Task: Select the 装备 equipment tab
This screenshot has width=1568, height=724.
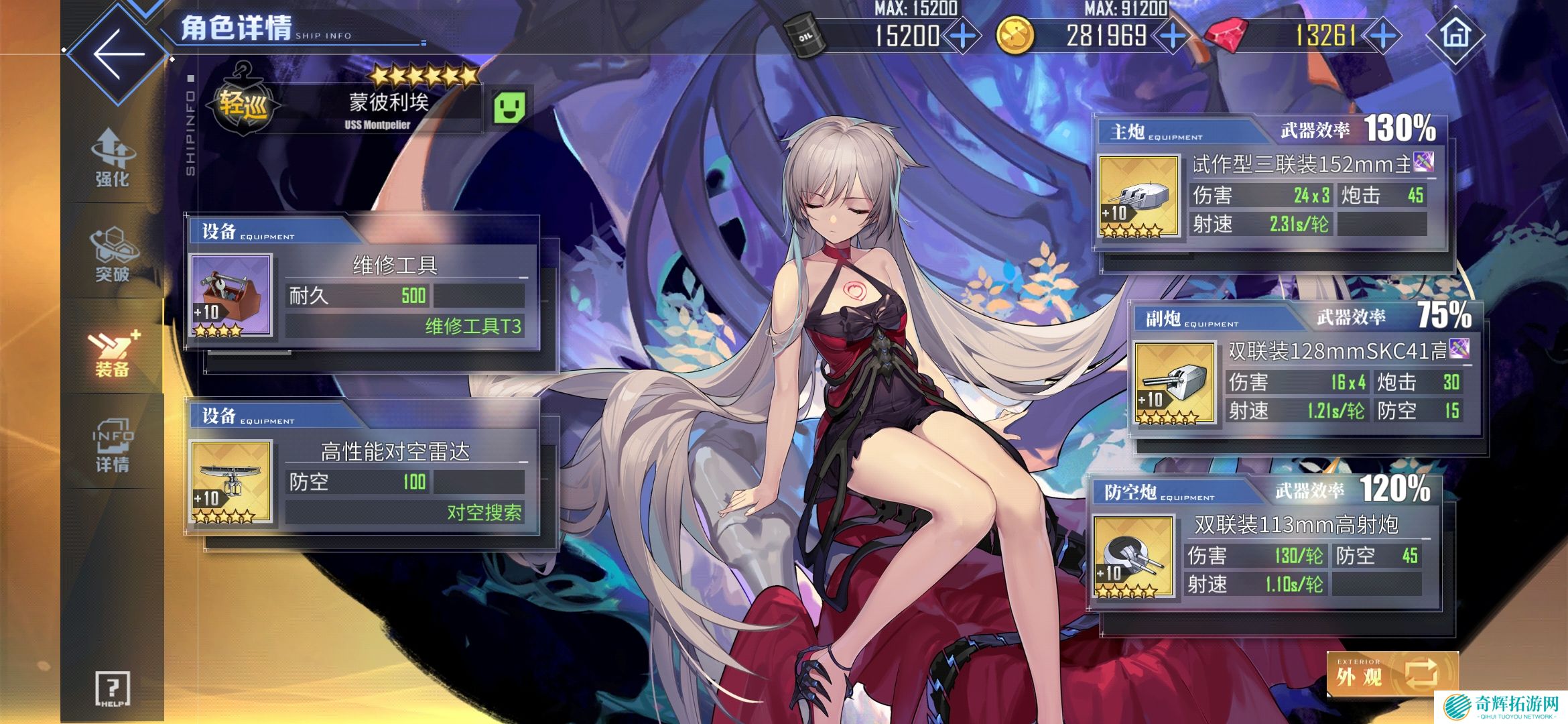Action: tap(112, 352)
